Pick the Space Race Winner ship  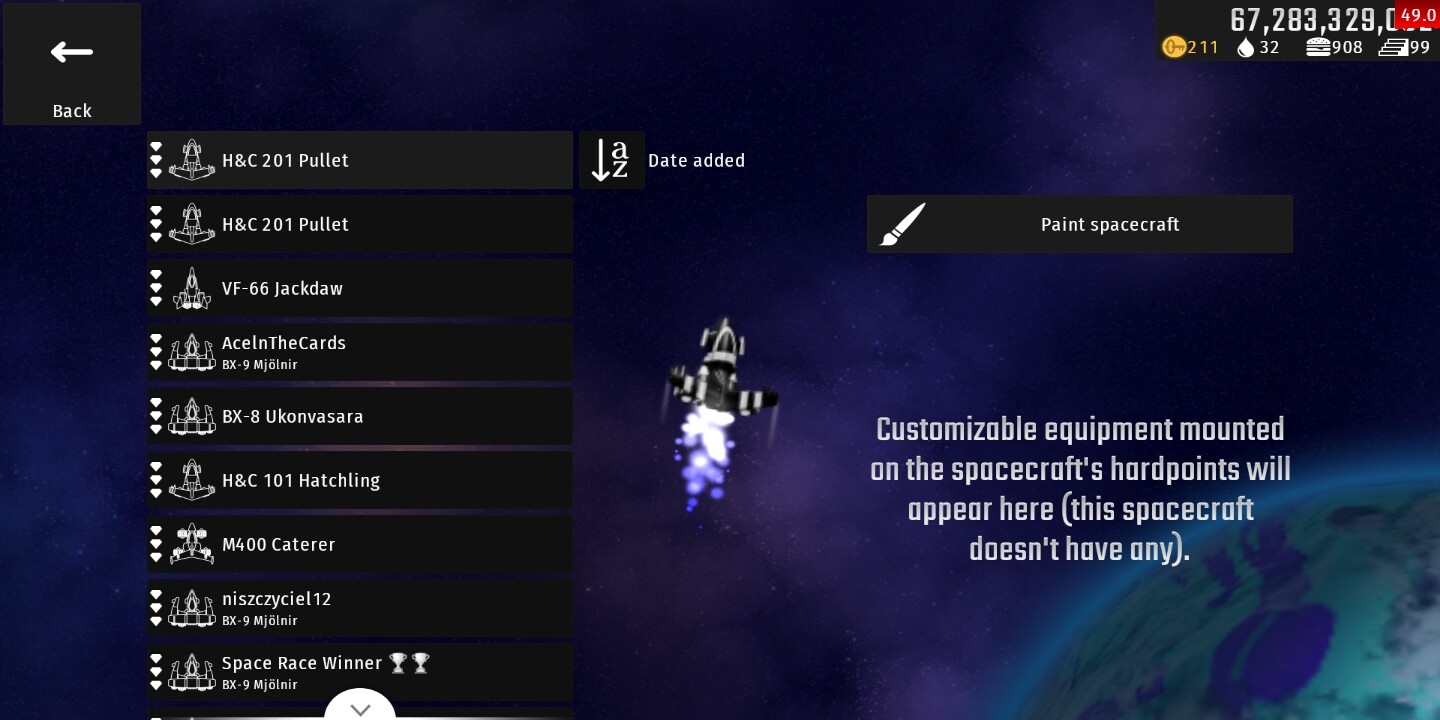click(x=360, y=670)
